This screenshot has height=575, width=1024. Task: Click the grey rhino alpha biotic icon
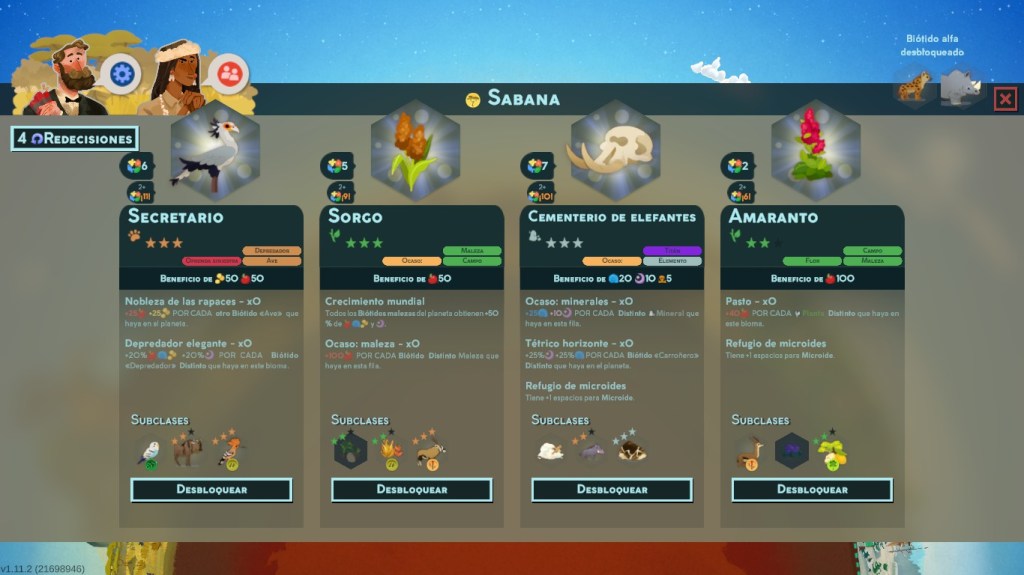(x=961, y=86)
